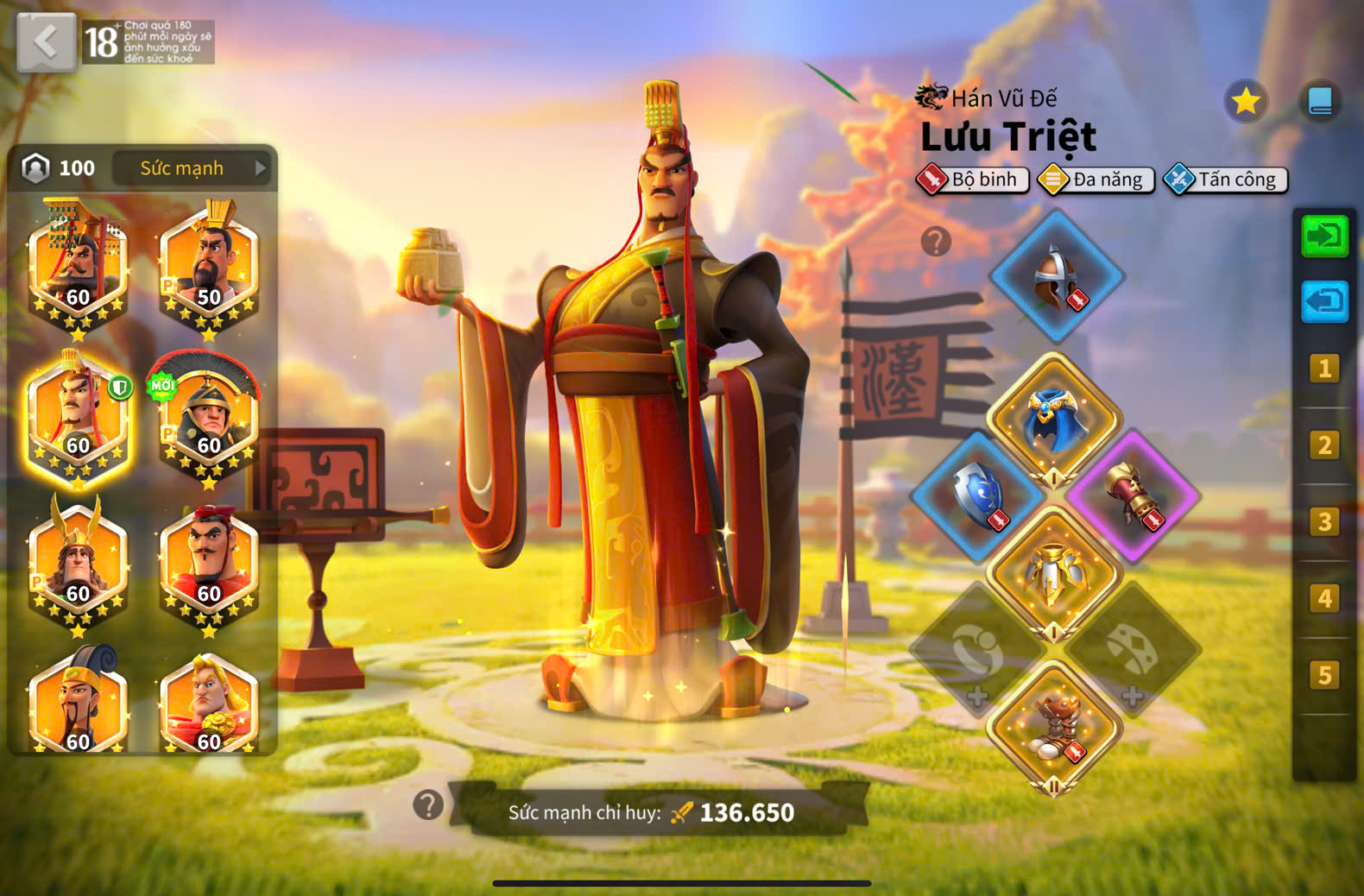Screen dimensions: 1364x896
Task: Open the golden leg armor slot
Action: point(1054,572)
